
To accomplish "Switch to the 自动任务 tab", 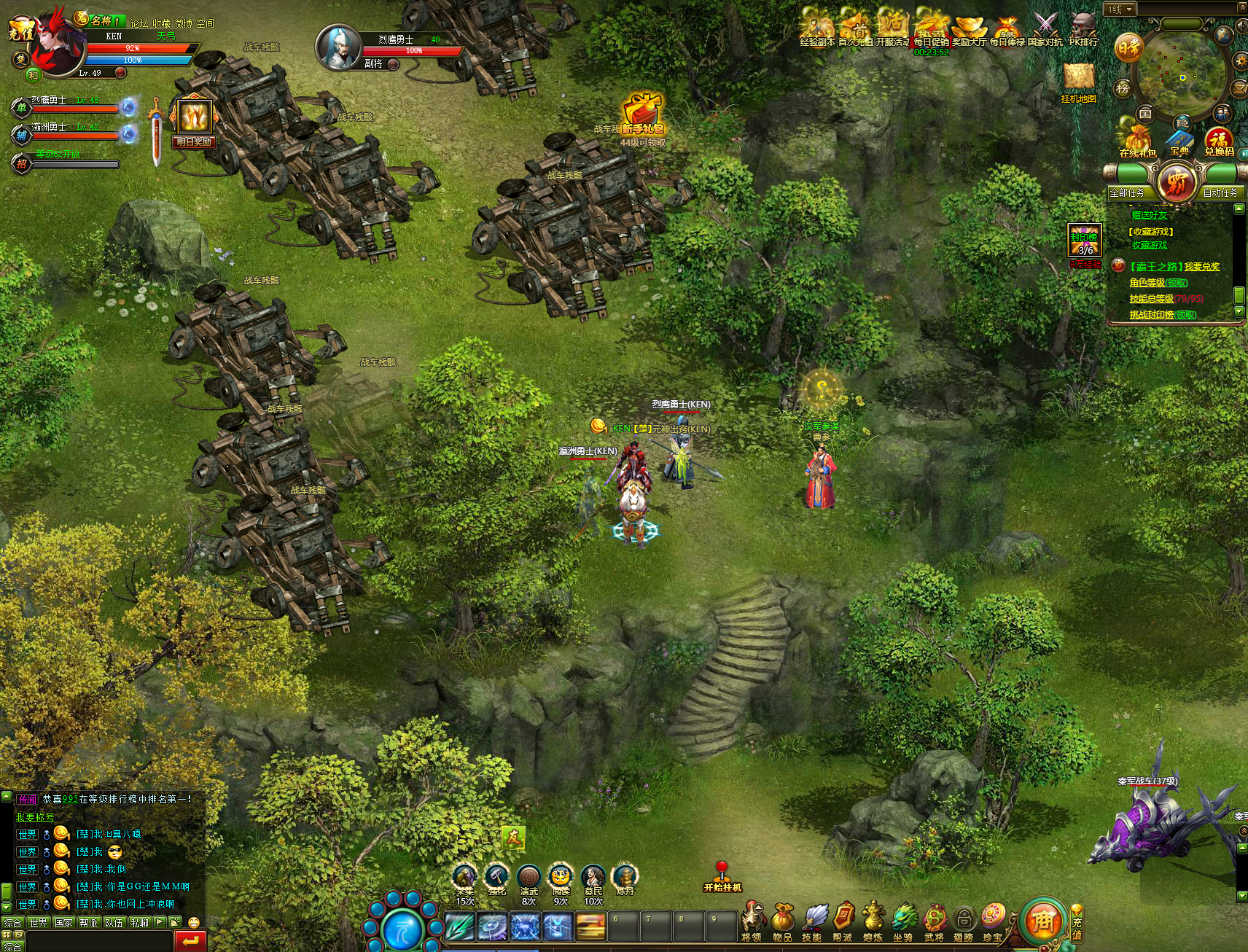I will coord(1220,192).
